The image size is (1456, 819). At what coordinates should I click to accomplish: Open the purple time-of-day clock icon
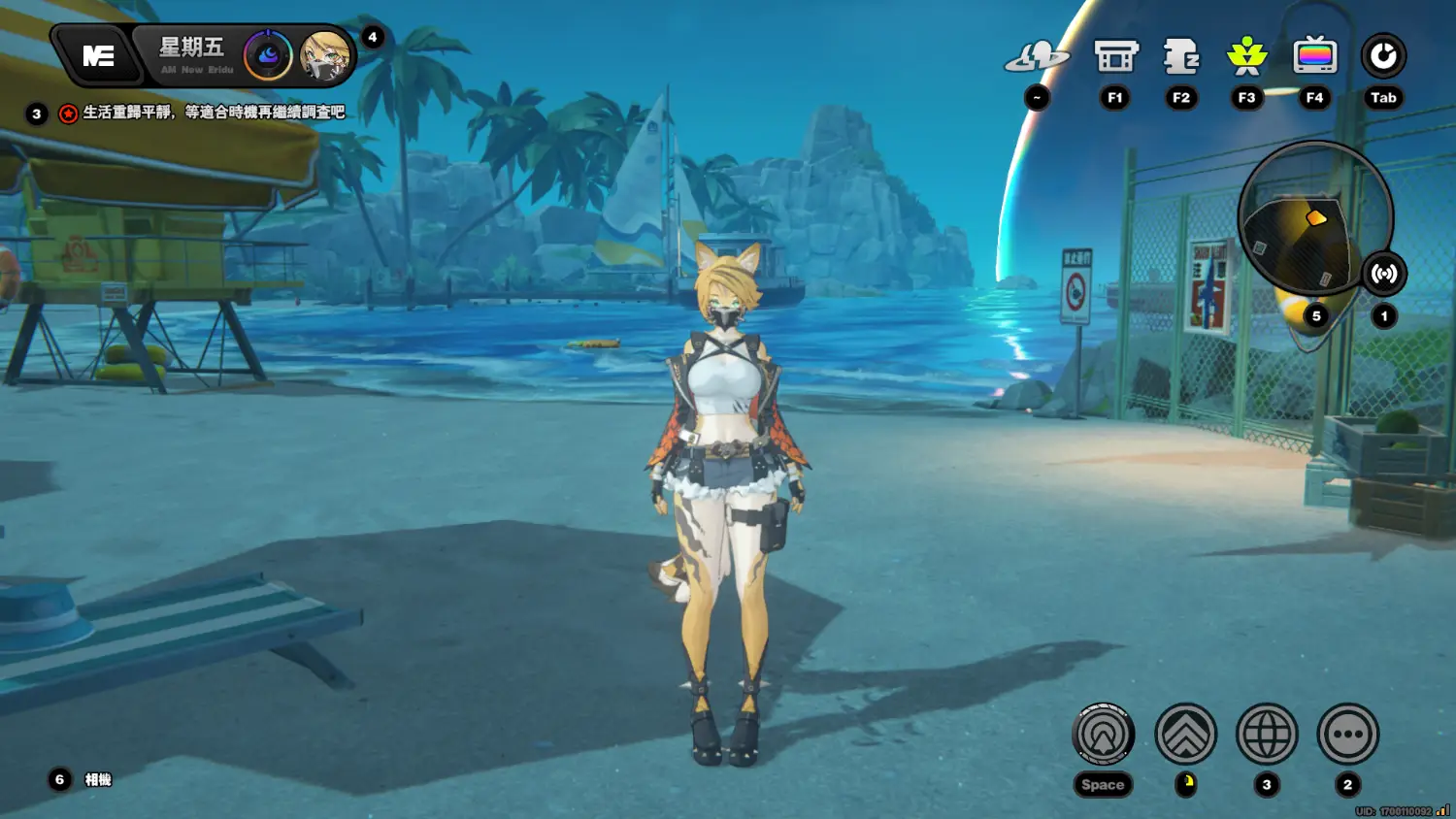[x=268, y=56]
